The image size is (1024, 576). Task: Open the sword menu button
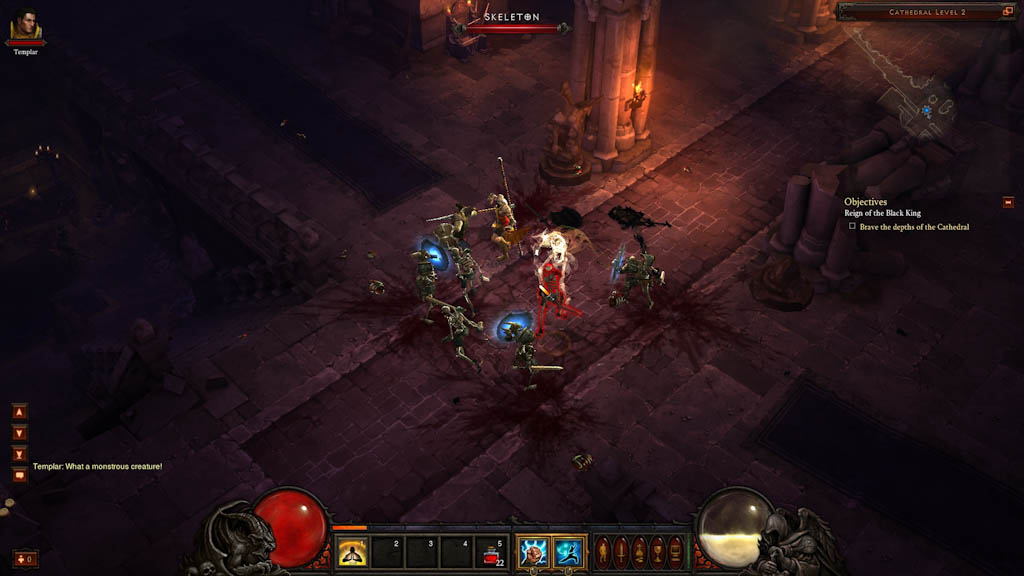point(620,552)
